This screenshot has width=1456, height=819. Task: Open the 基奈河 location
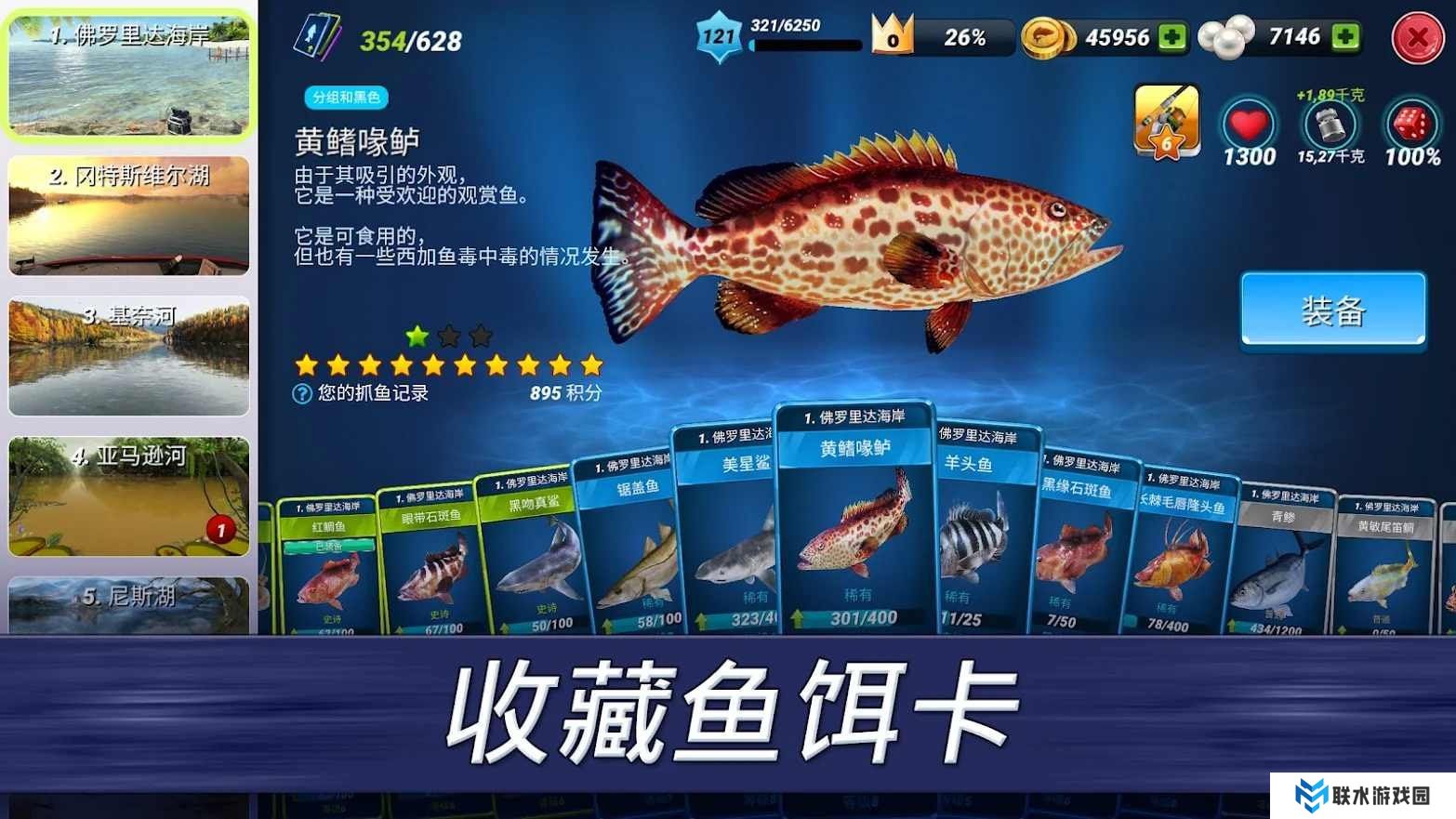pos(129,356)
